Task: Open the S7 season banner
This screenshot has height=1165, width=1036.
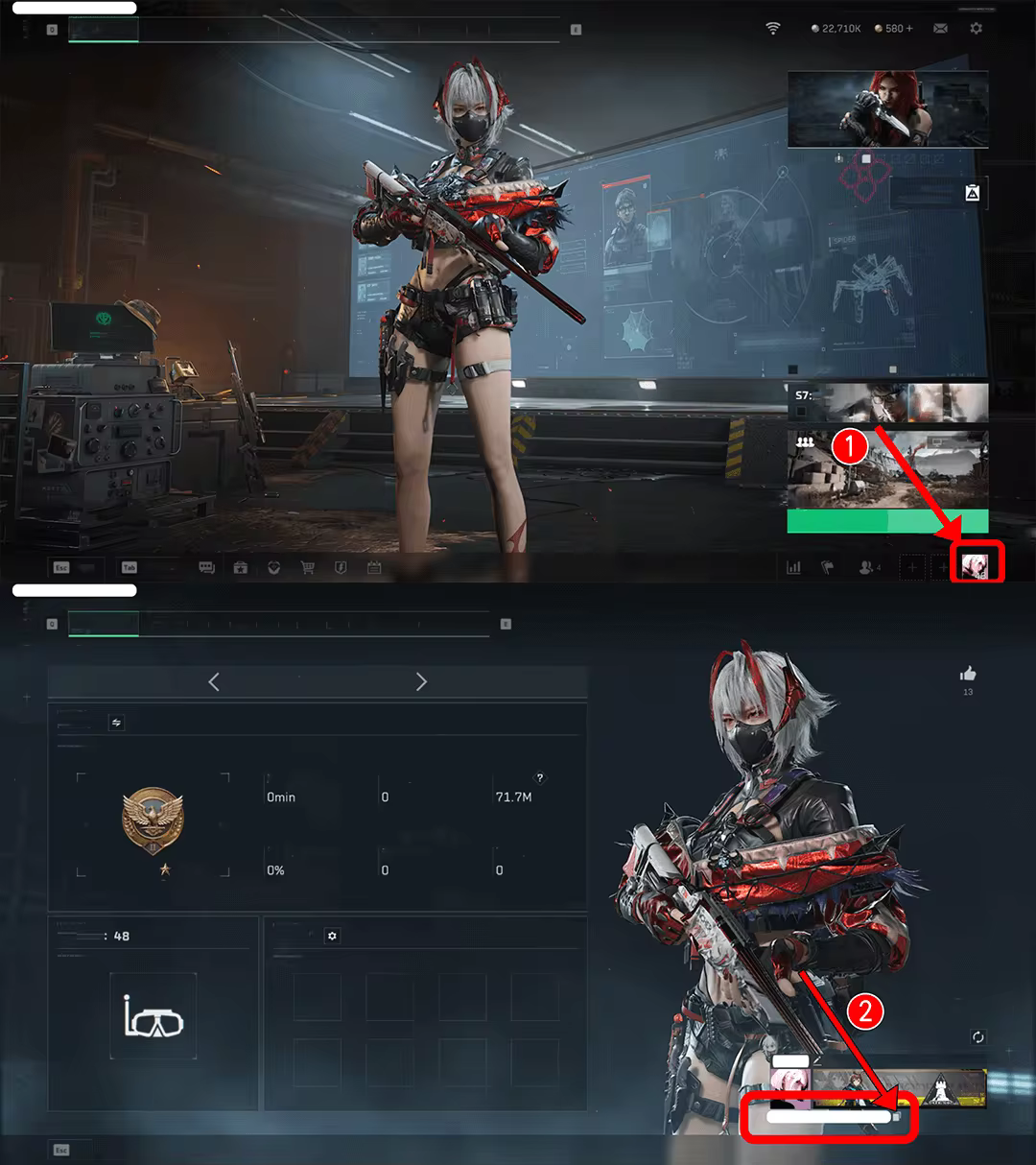Action: coord(887,402)
